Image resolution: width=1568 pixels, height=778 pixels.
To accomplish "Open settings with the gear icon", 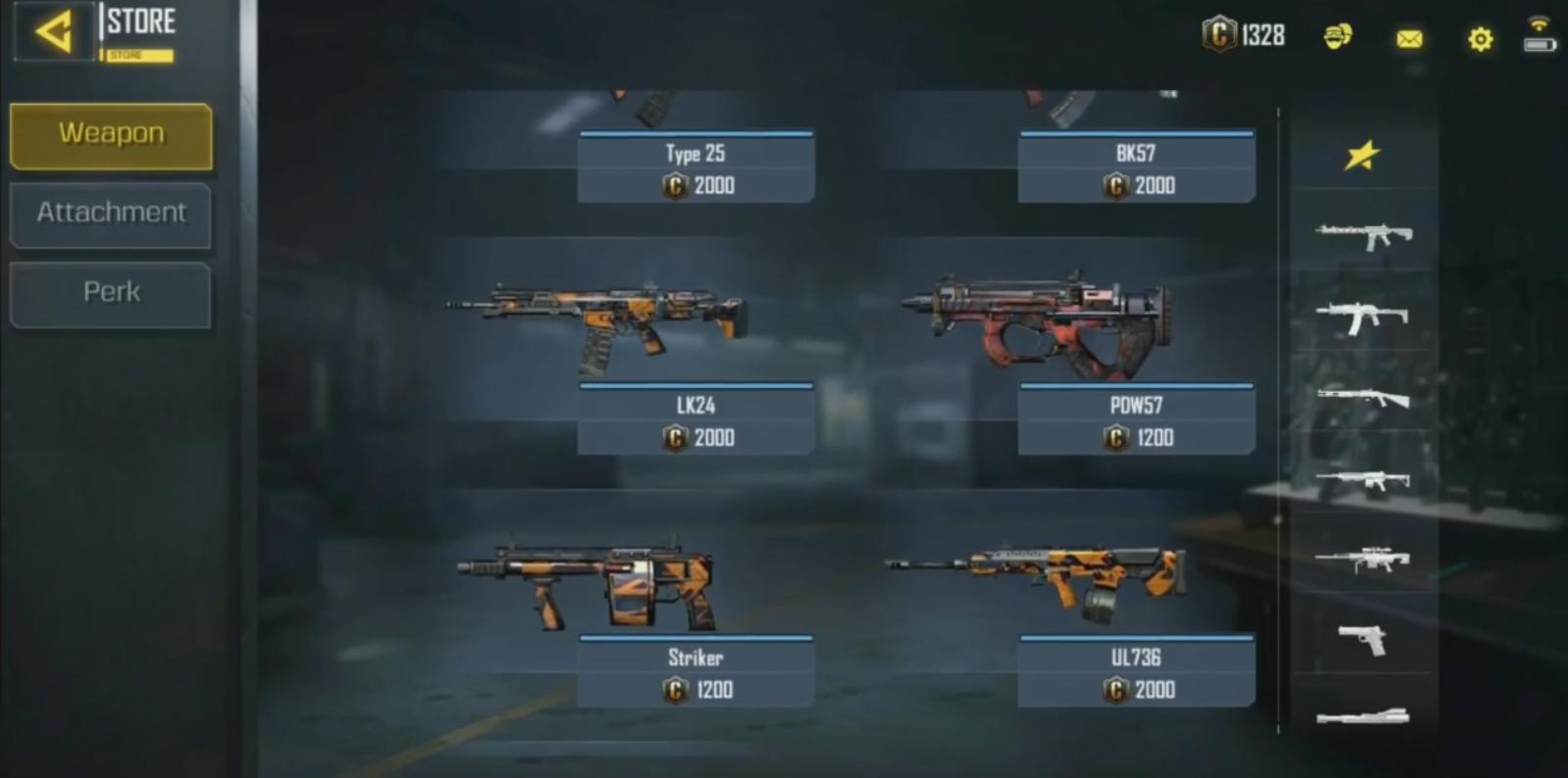I will 1480,39.
